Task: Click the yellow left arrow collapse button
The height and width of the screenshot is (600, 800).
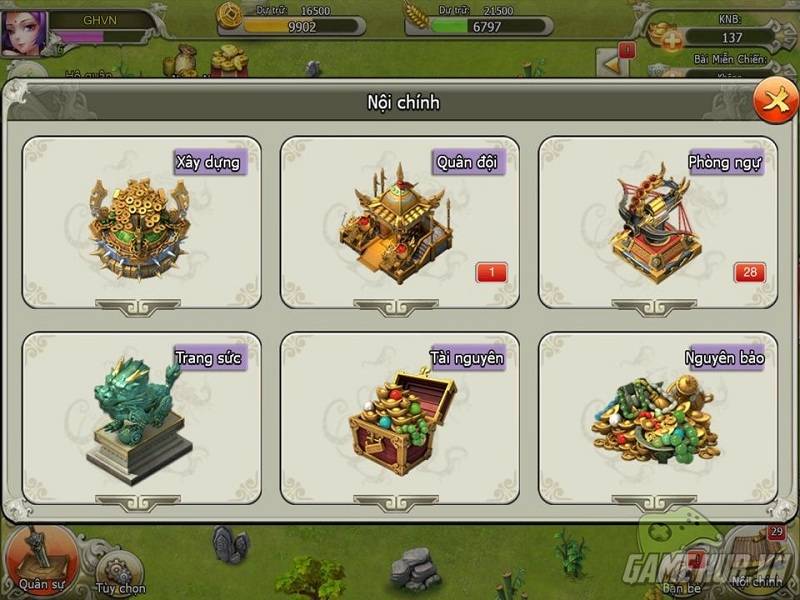Action: point(610,63)
